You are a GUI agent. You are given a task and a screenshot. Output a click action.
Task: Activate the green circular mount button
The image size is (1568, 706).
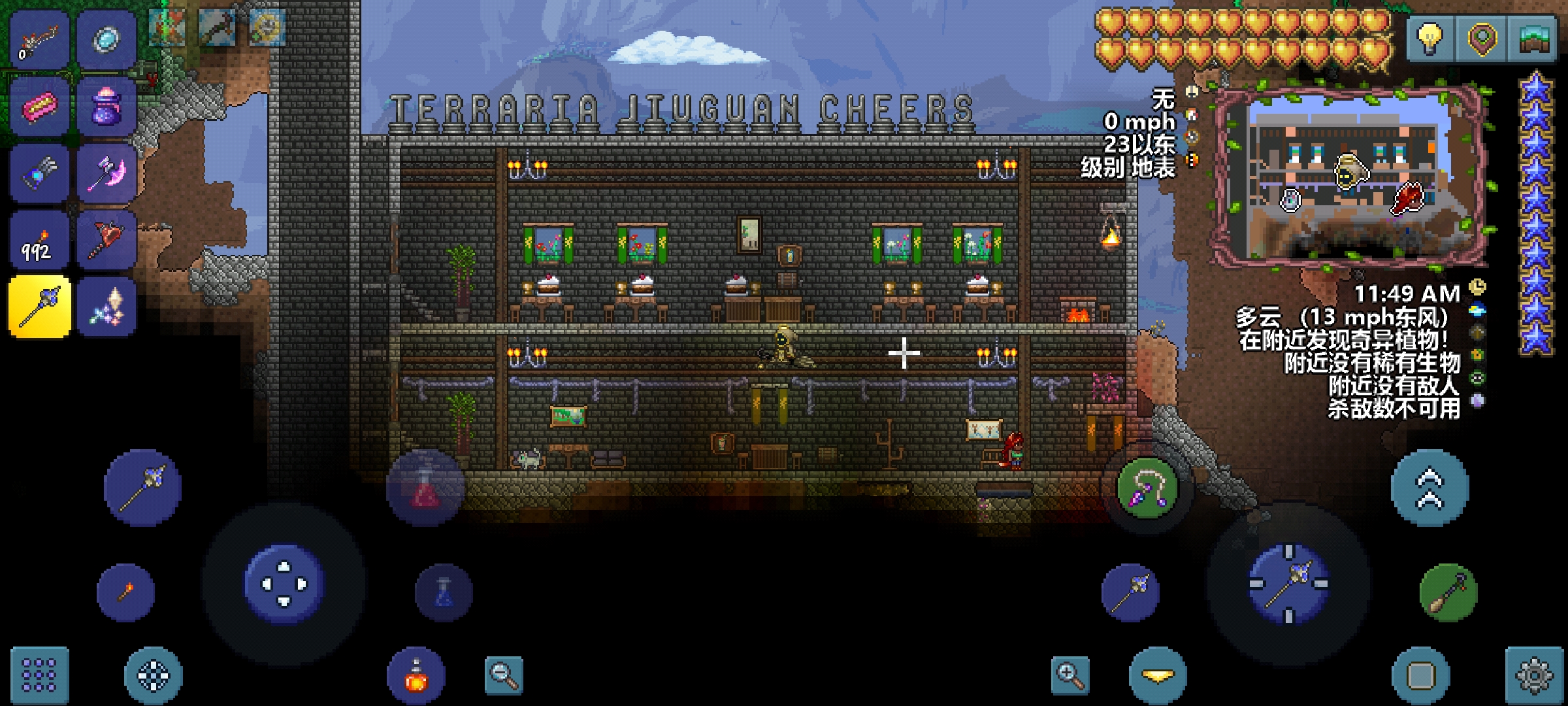coord(1448,592)
